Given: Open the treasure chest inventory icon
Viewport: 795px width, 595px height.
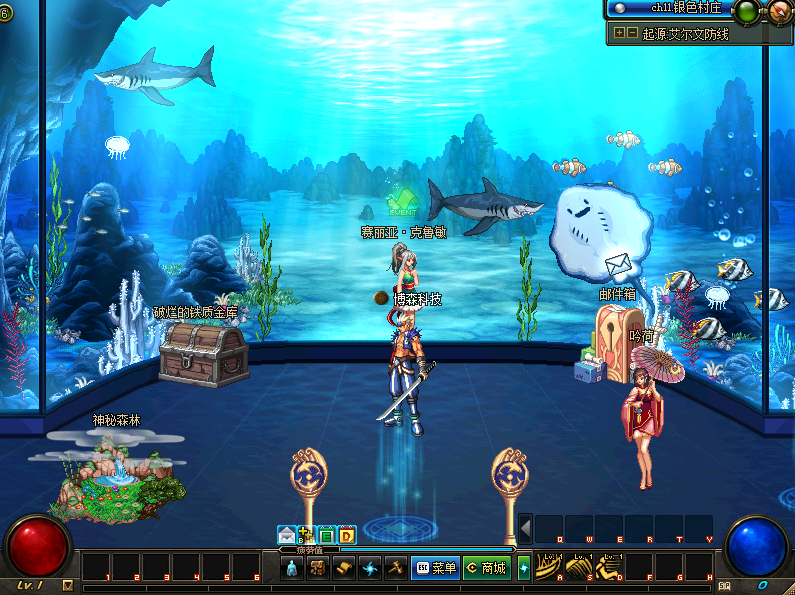Looking at the screenshot, I should [x=319, y=569].
